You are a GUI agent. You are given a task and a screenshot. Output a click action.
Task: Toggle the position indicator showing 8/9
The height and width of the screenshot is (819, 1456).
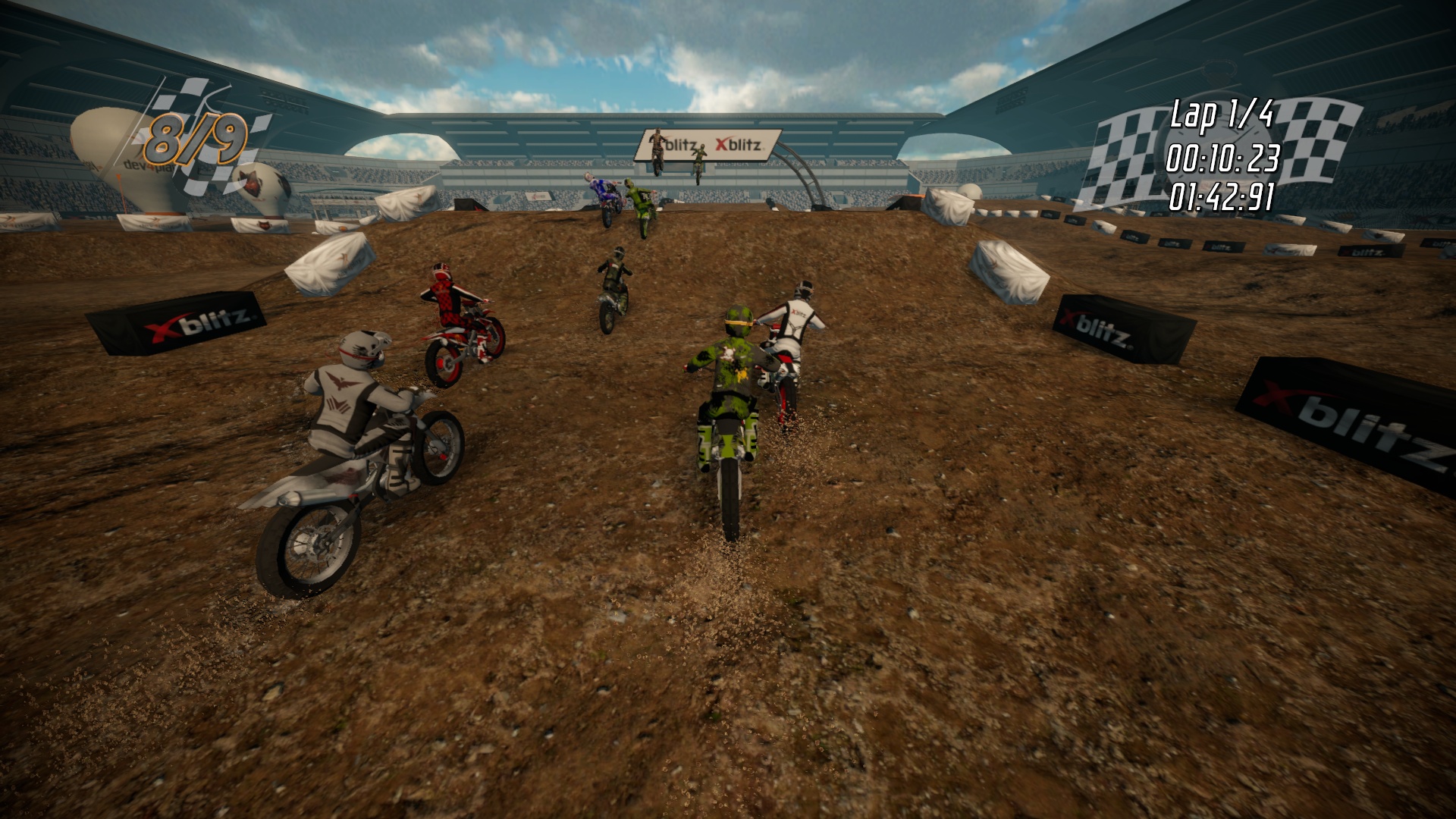click(x=199, y=137)
